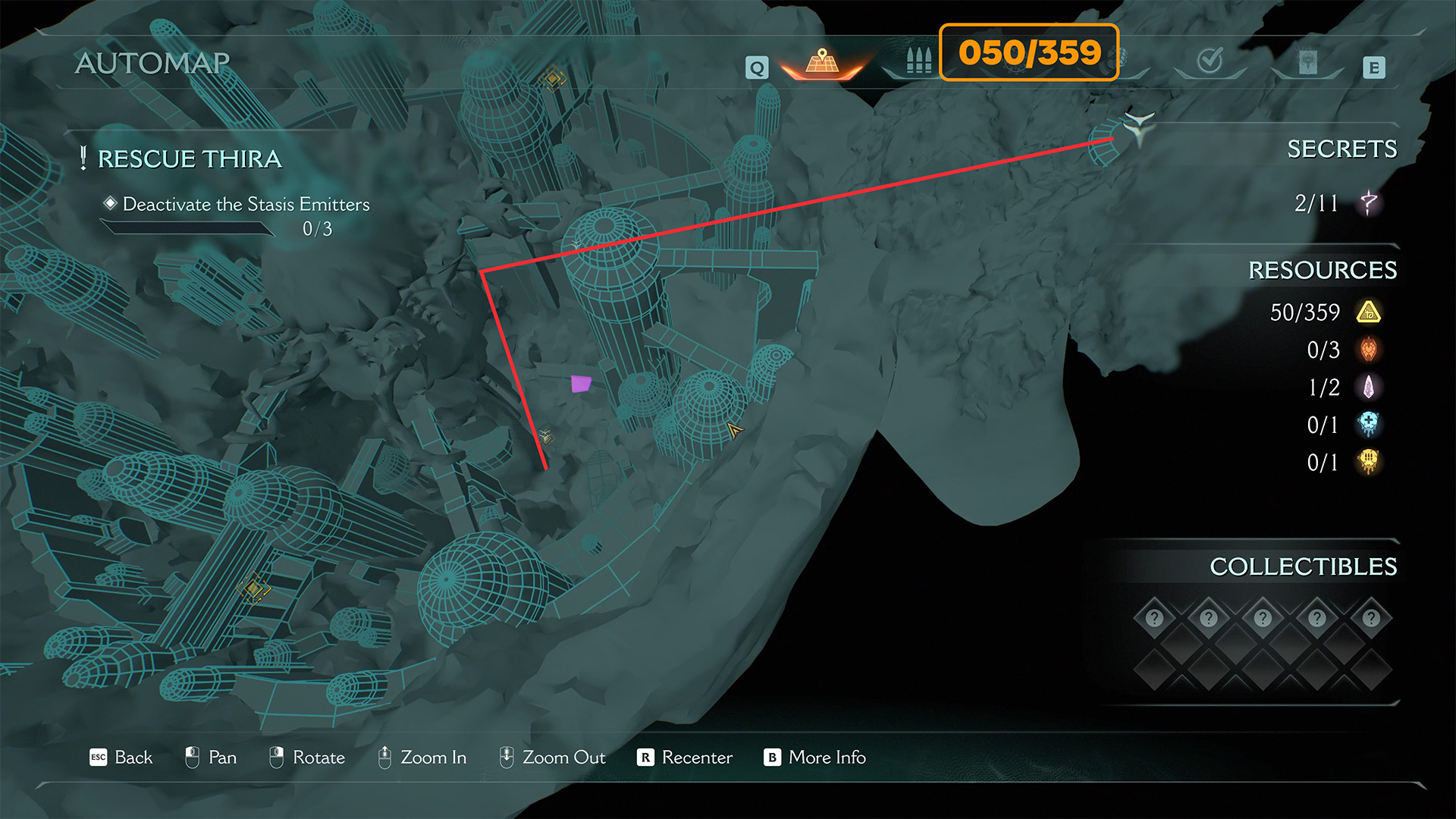Click the Secrets 2/11 entry
The height and width of the screenshot is (819, 1456).
click(1335, 203)
